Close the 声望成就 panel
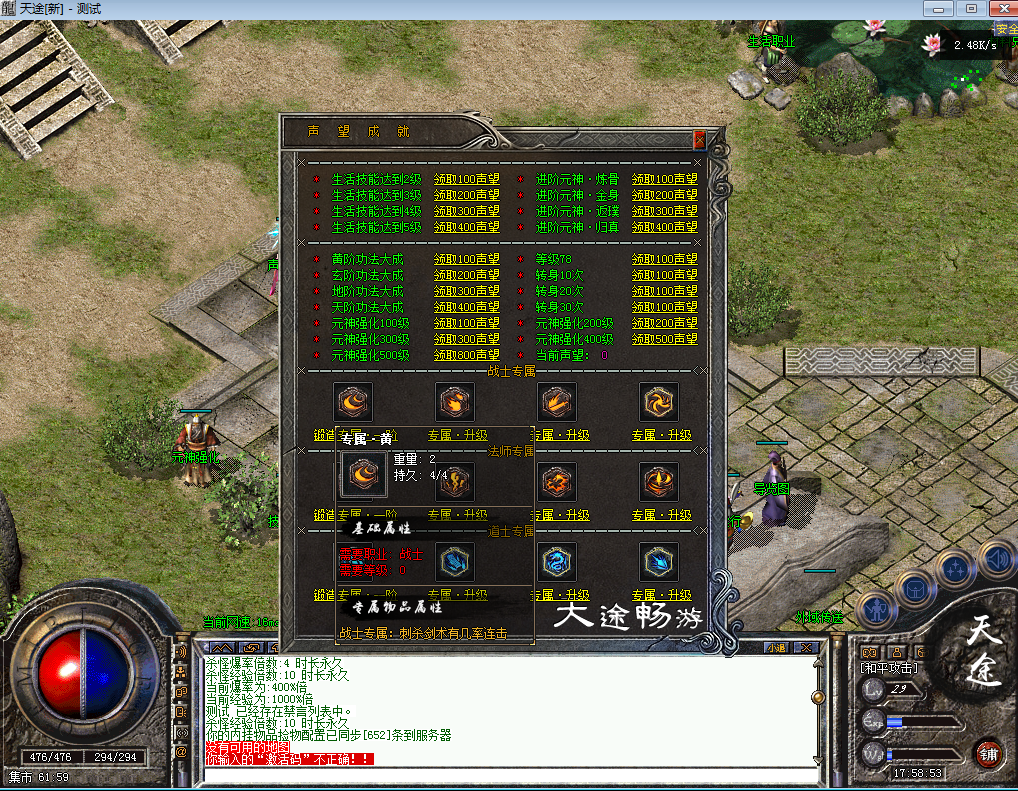This screenshot has width=1018, height=791. tap(699, 140)
